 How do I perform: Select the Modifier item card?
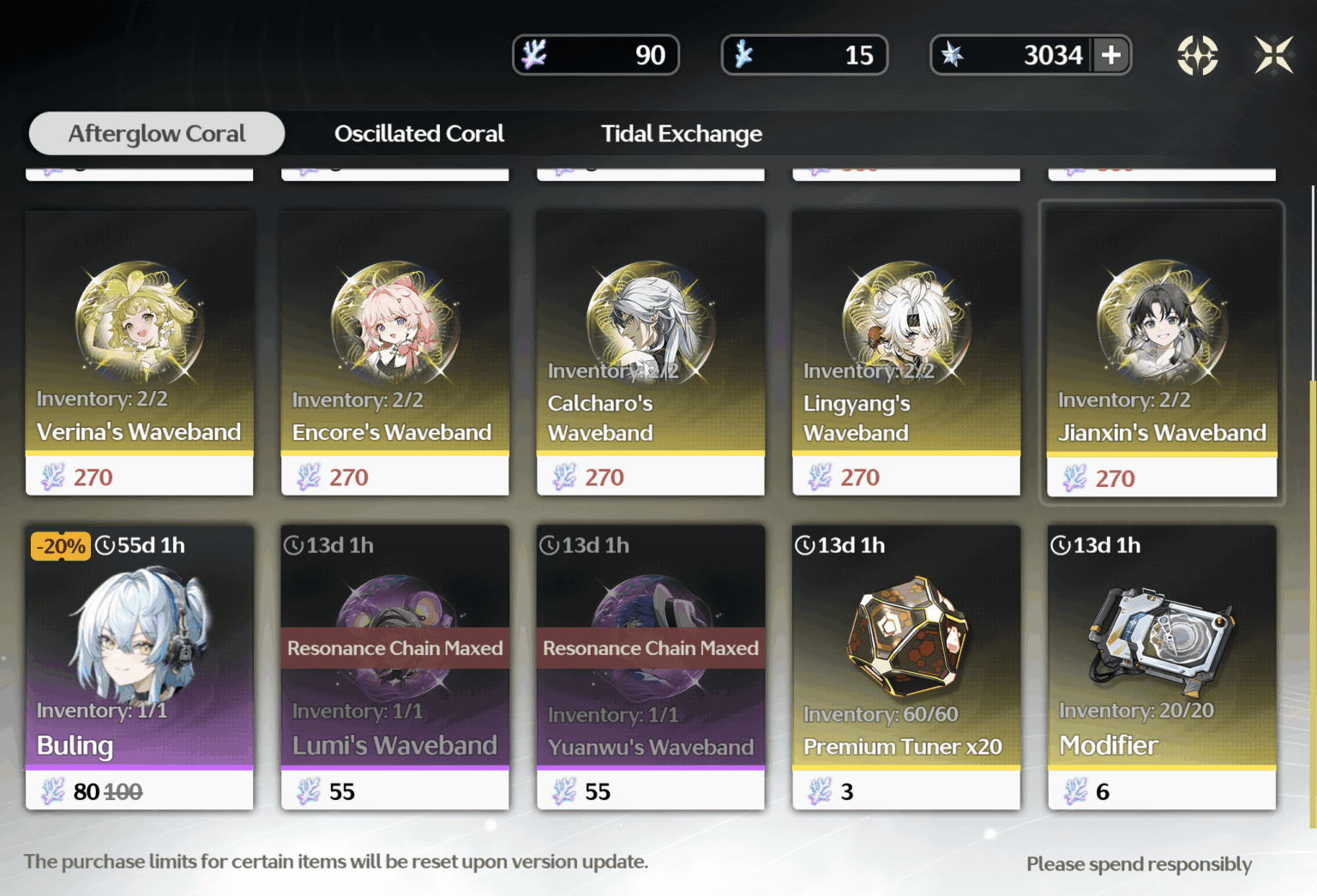tap(1162, 666)
